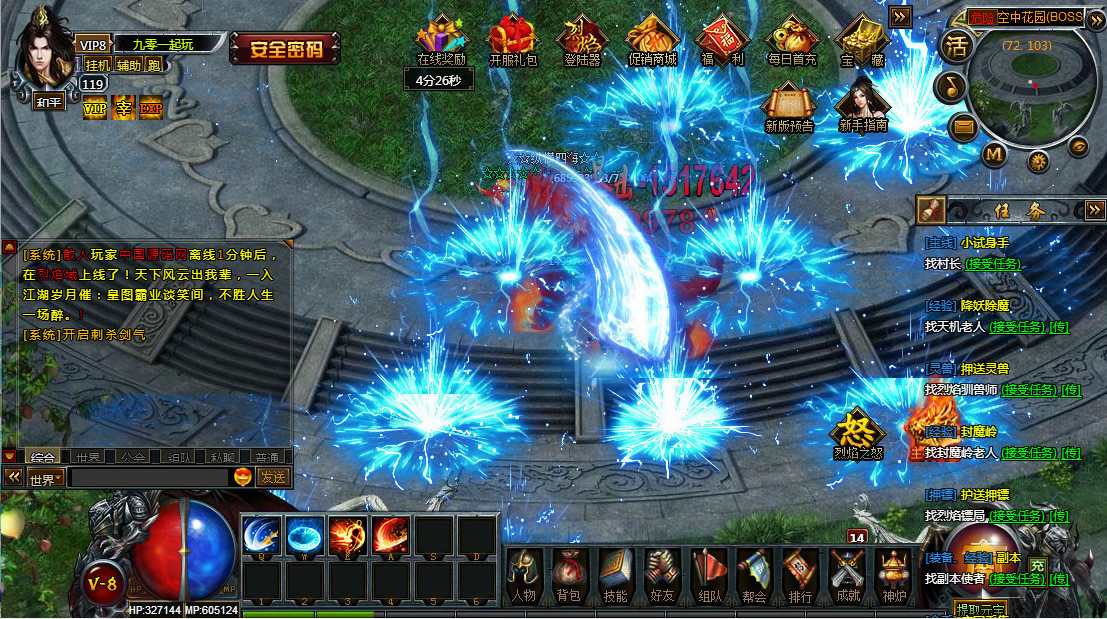Open the 世界 chat channel dropdown
This screenshot has width=1107, height=619.
tap(45, 478)
